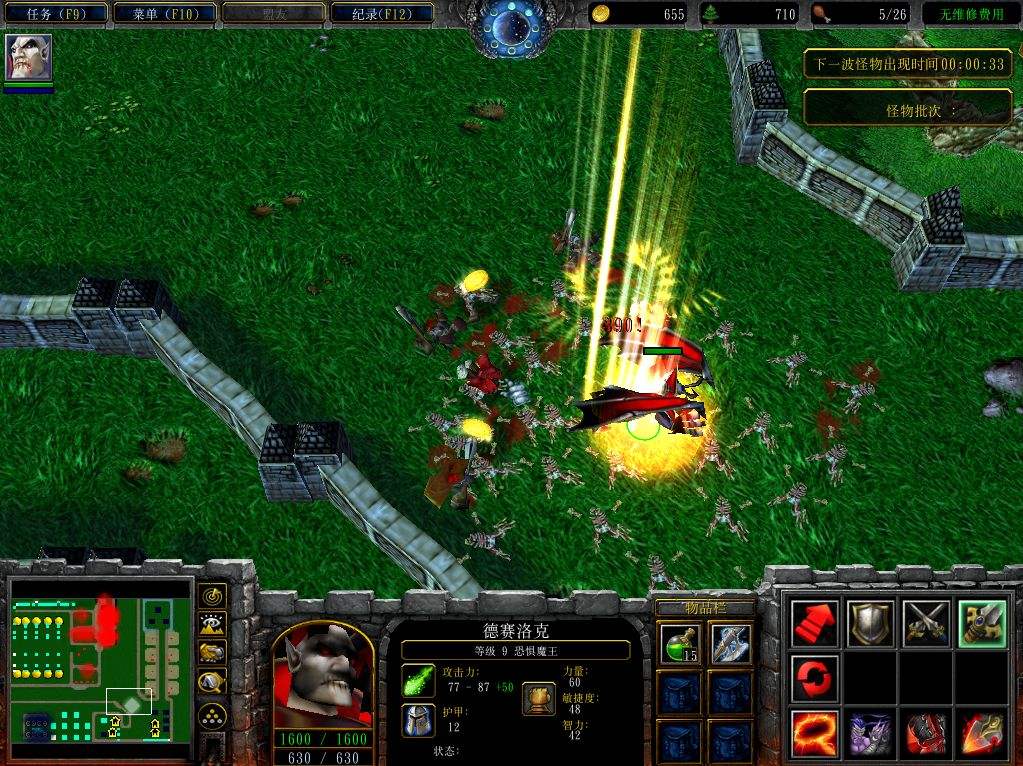1023x766 pixels.
Task: Select the green-highlighted gauntlet command icon
Action: [x=981, y=623]
